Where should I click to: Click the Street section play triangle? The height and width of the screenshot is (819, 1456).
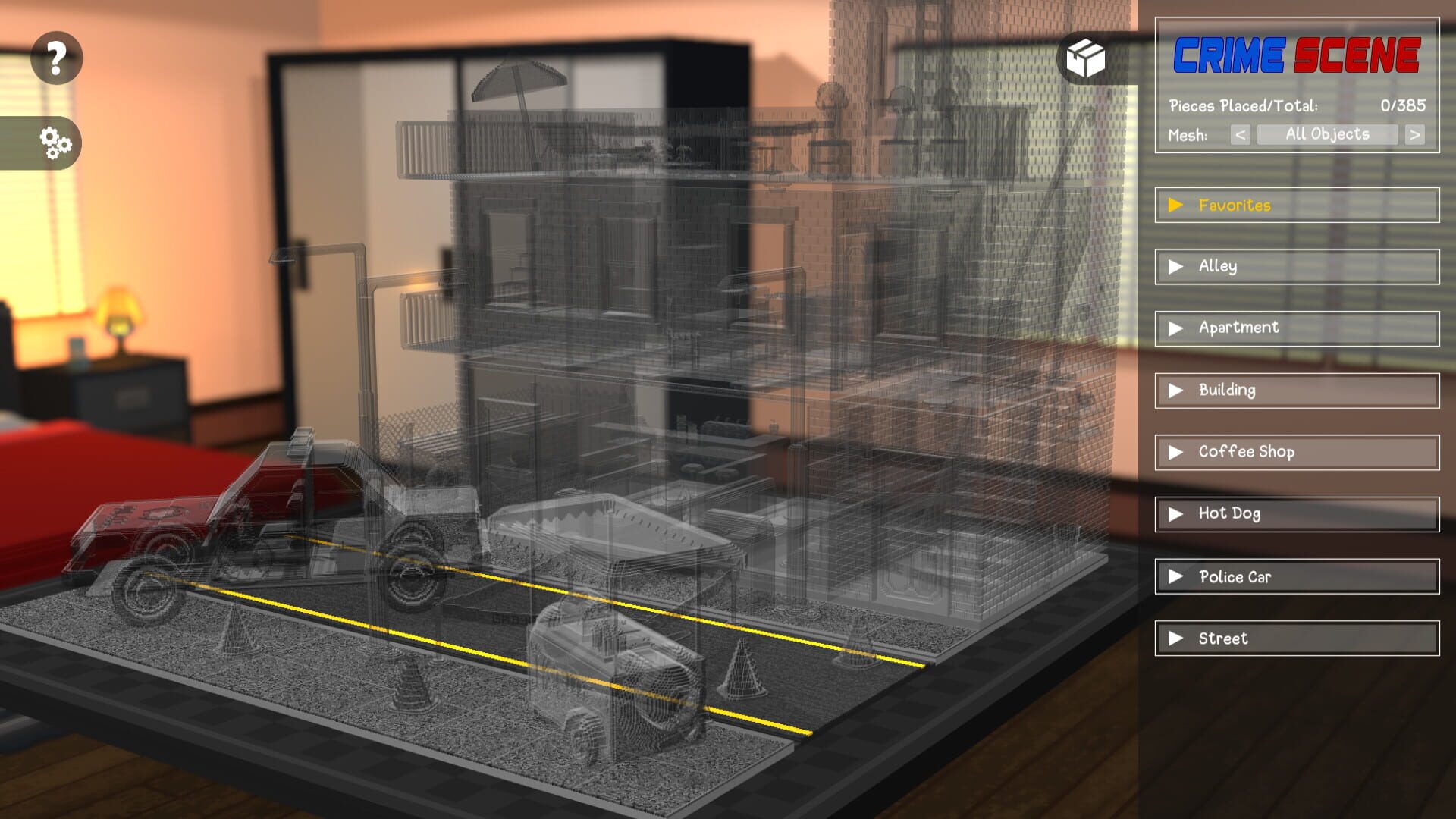[x=1176, y=638]
